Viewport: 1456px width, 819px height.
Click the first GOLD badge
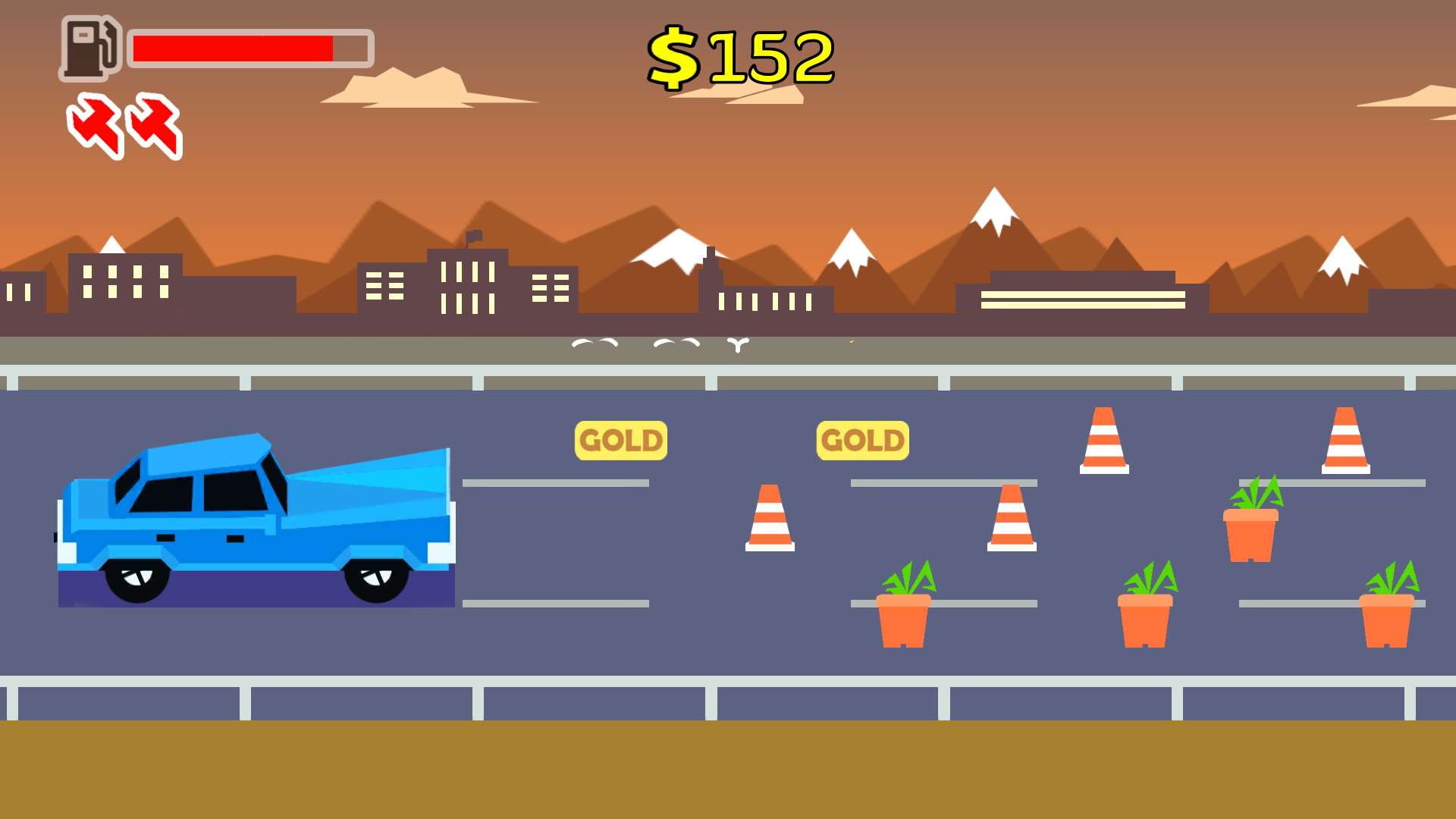(620, 438)
